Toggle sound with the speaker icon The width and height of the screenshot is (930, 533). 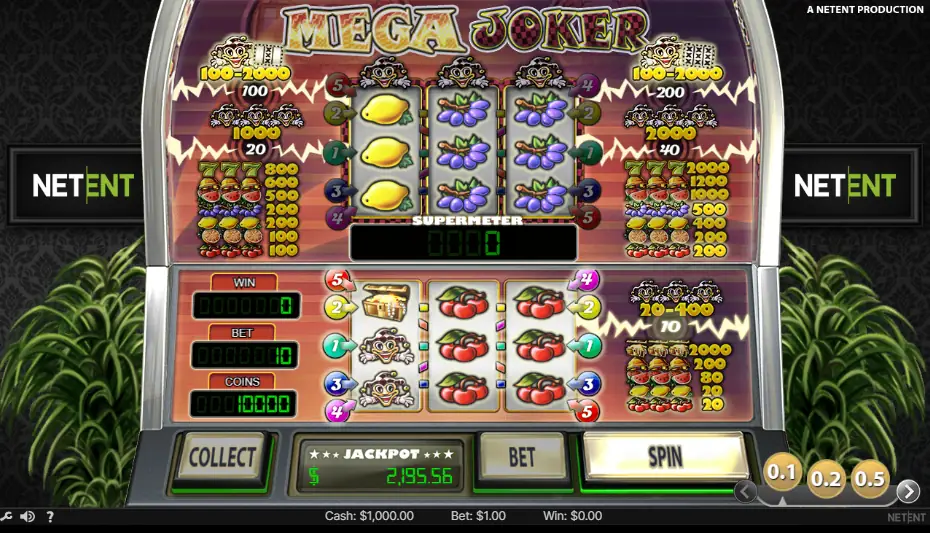[27, 517]
